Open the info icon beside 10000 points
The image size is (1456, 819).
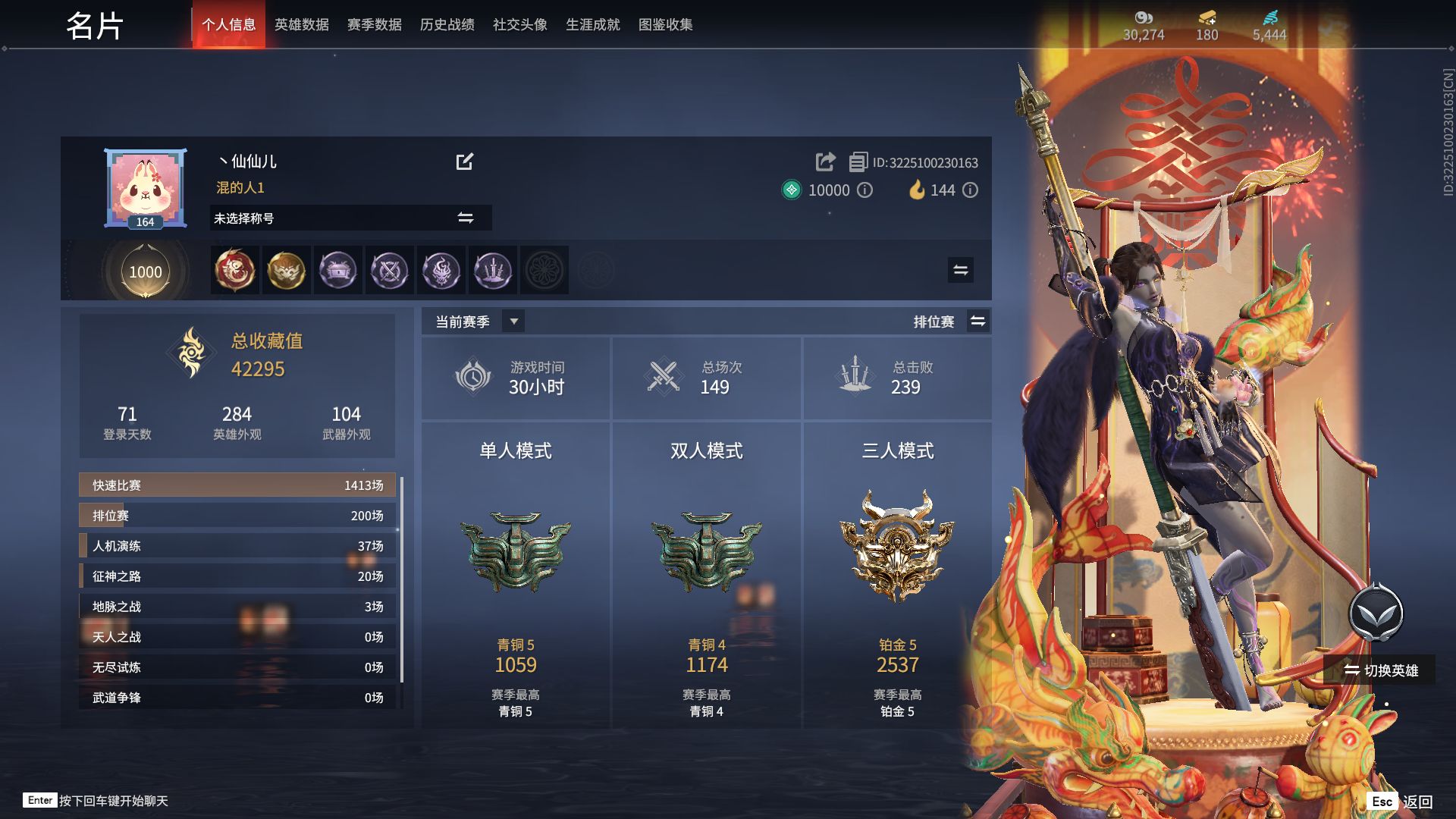click(864, 190)
